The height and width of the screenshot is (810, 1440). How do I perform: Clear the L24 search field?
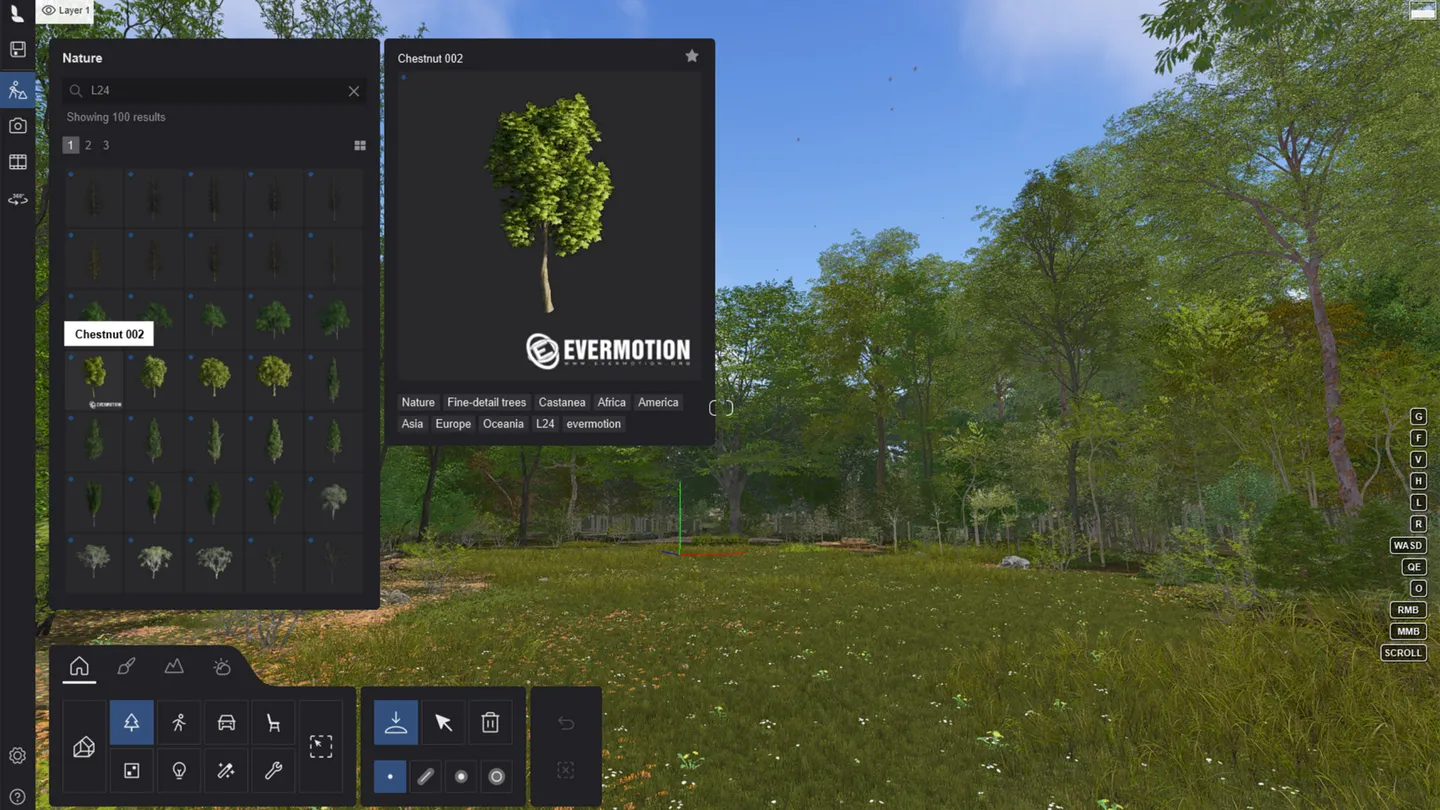click(354, 91)
